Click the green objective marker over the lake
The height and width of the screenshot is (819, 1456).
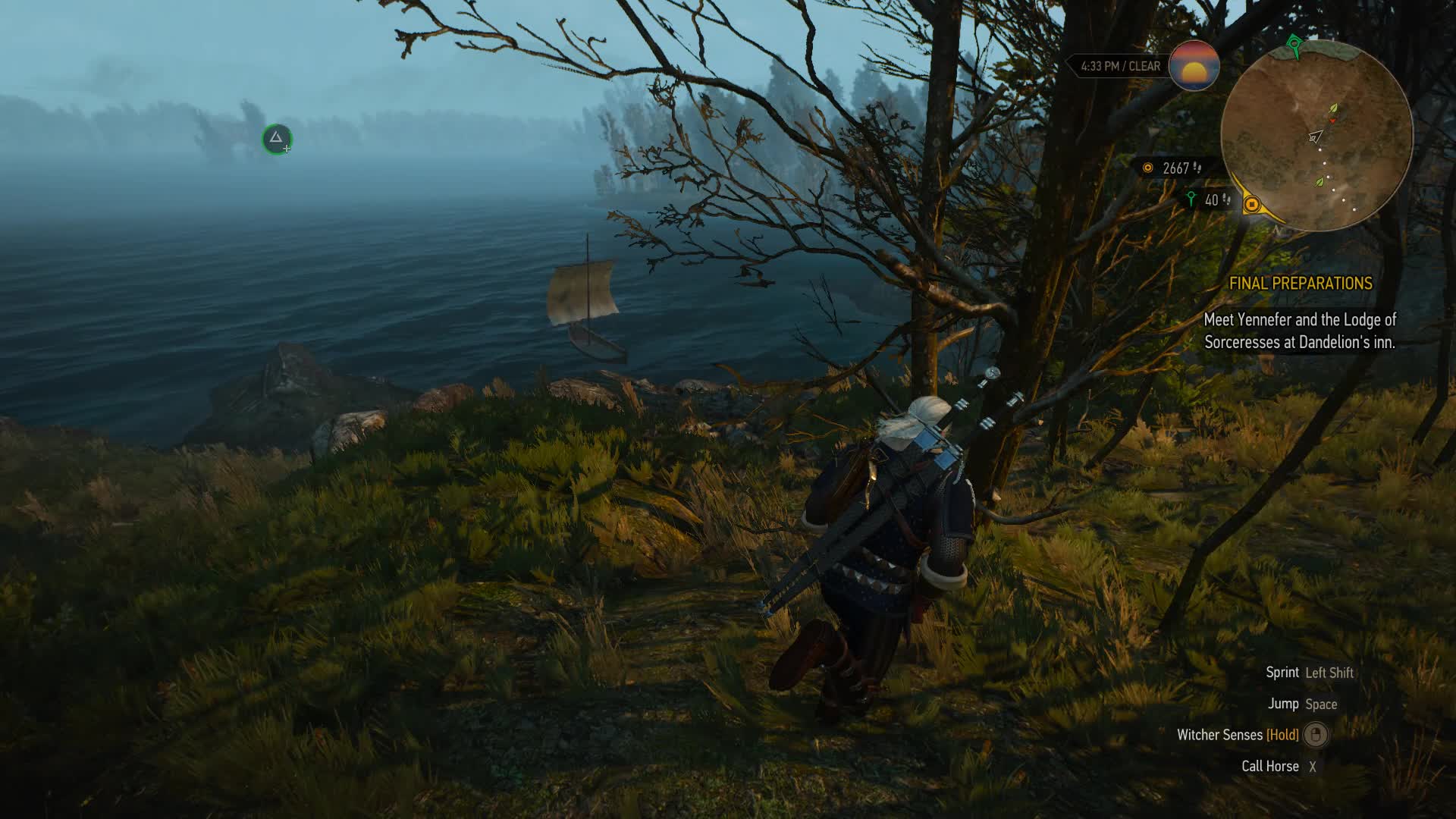(277, 139)
